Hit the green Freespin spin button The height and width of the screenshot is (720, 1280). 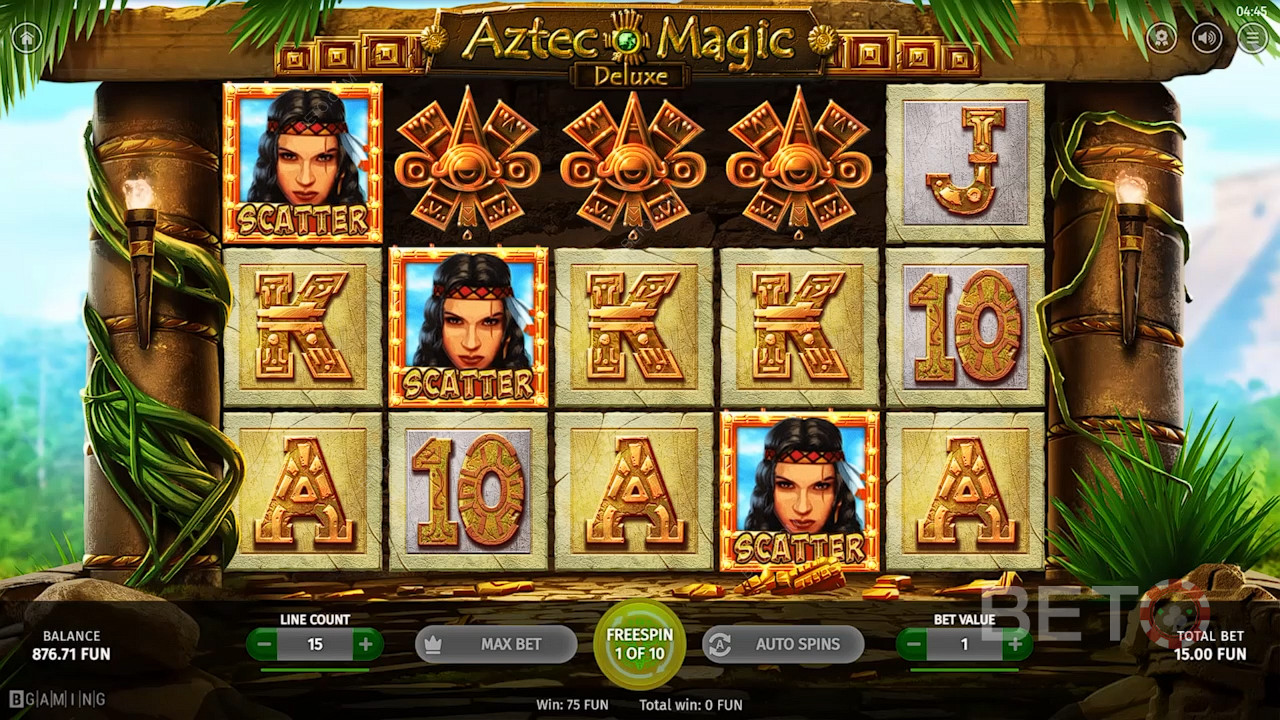point(639,644)
